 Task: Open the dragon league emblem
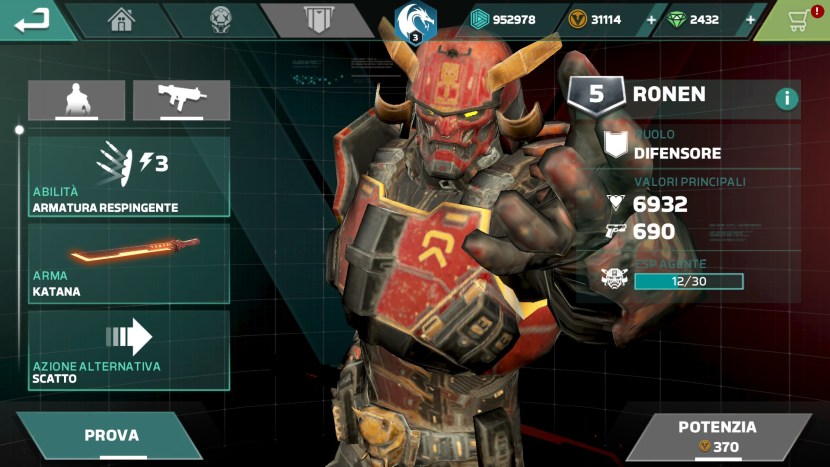[415, 22]
